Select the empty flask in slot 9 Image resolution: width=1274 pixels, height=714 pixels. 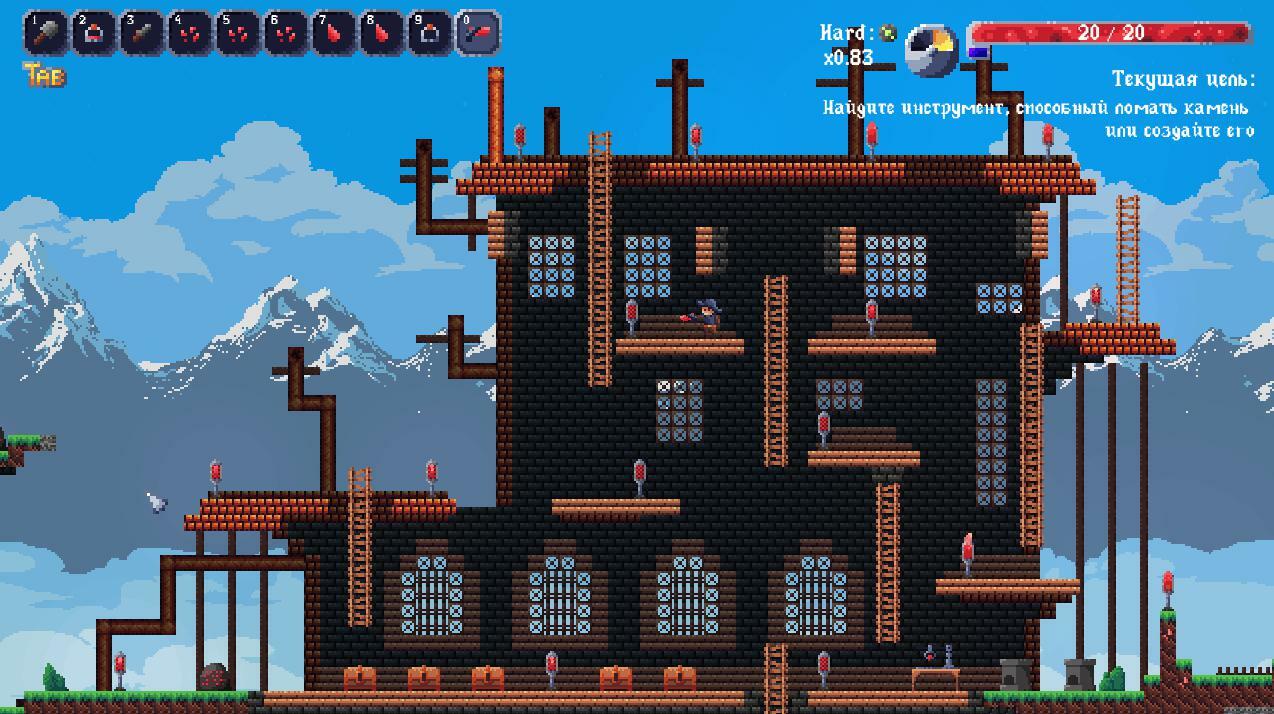(430, 33)
